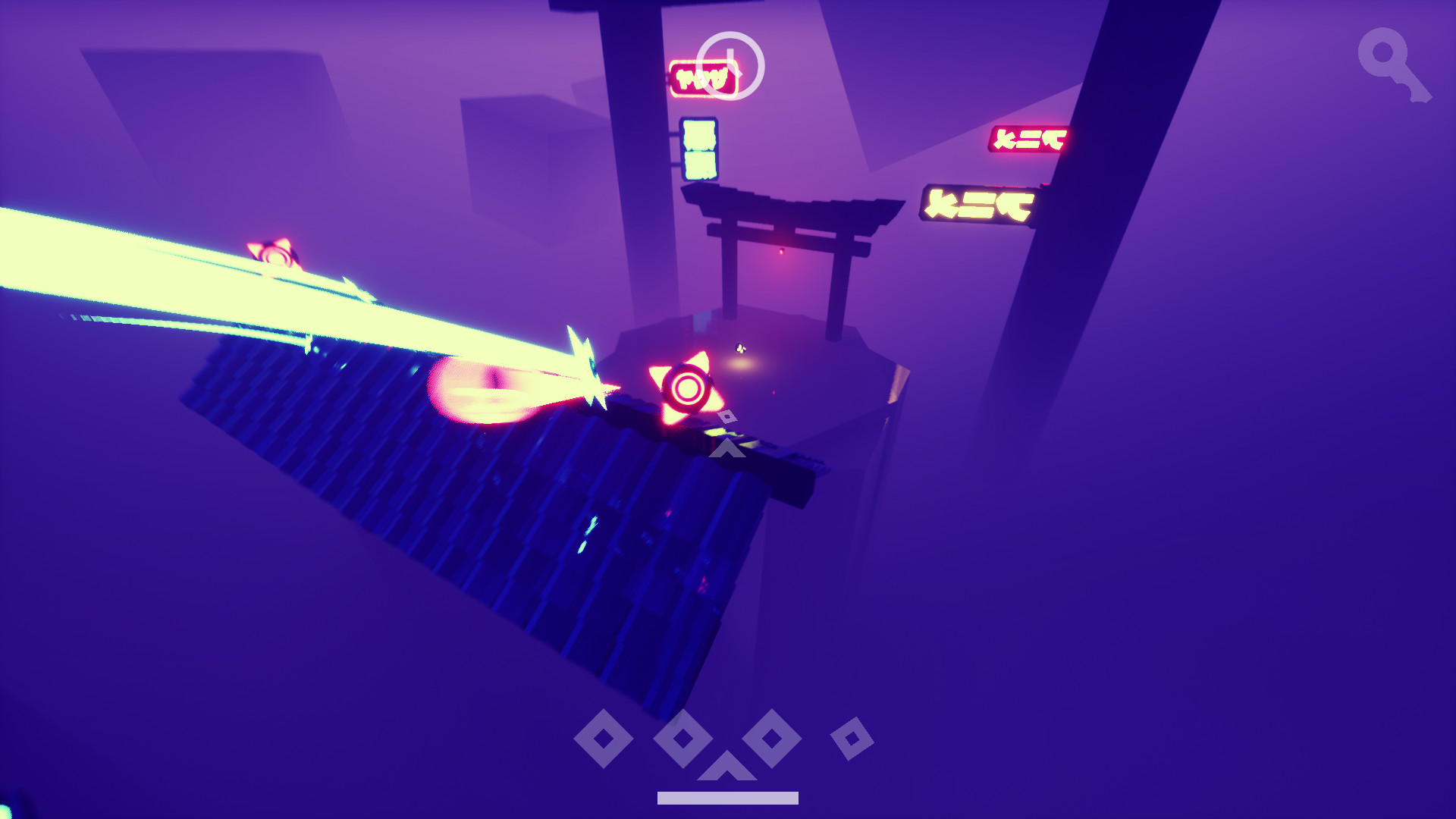Screen dimensions: 1456x819
Task: Select the clock timer icon at top center
Action: (730, 64)
